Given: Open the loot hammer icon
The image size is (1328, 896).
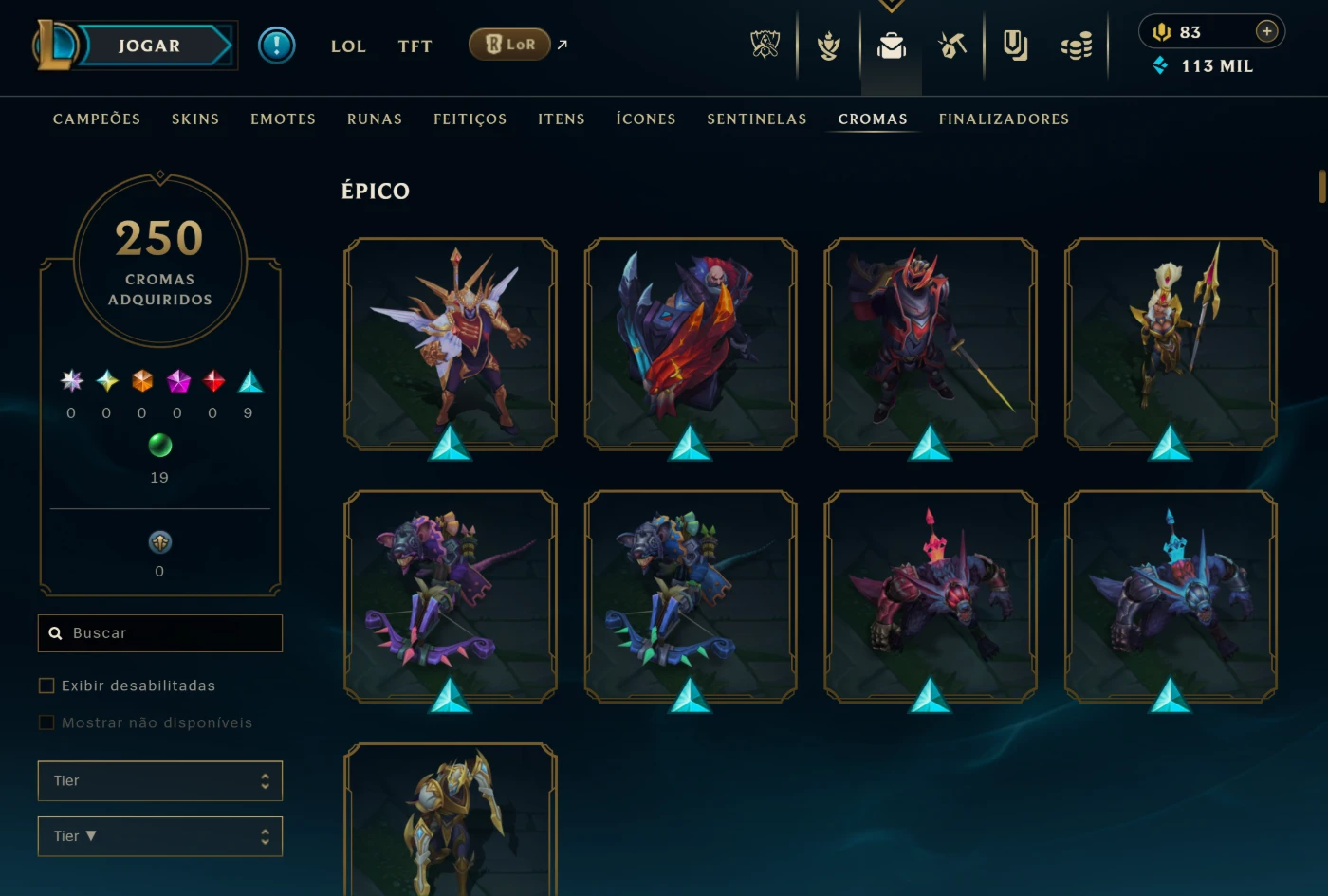Looking at the screenshot, I should coord(952,45).
